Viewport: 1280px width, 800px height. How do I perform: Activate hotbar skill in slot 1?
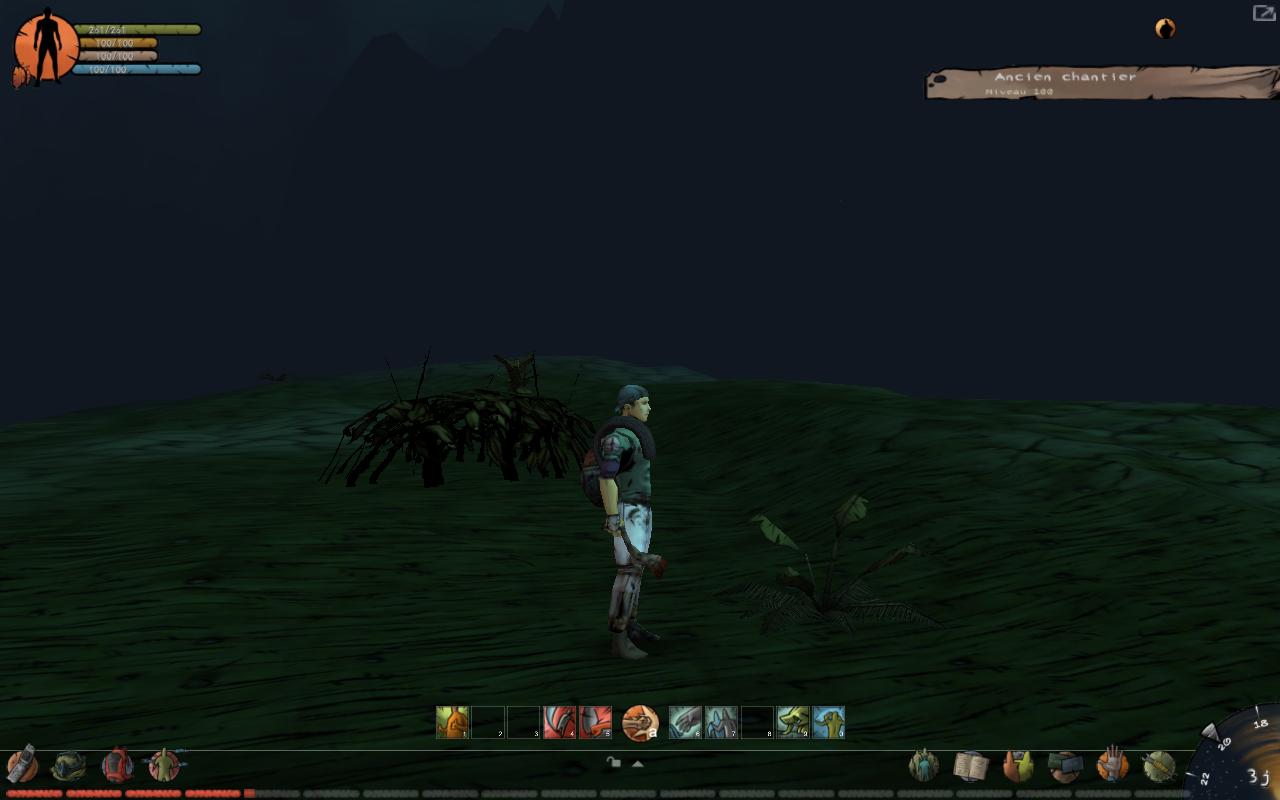pyautogui.click(x=452, y=722)
